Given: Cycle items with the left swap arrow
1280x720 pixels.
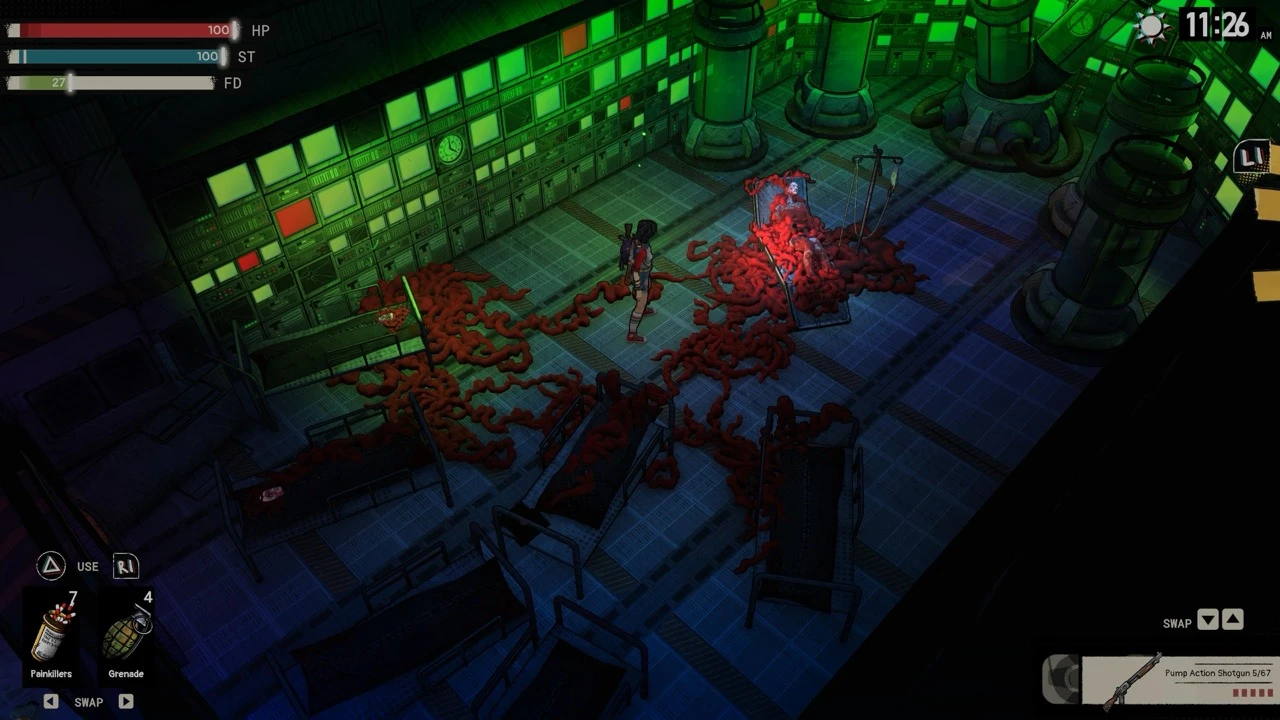Looking at the screenshot, I should [x=51, y=702].
